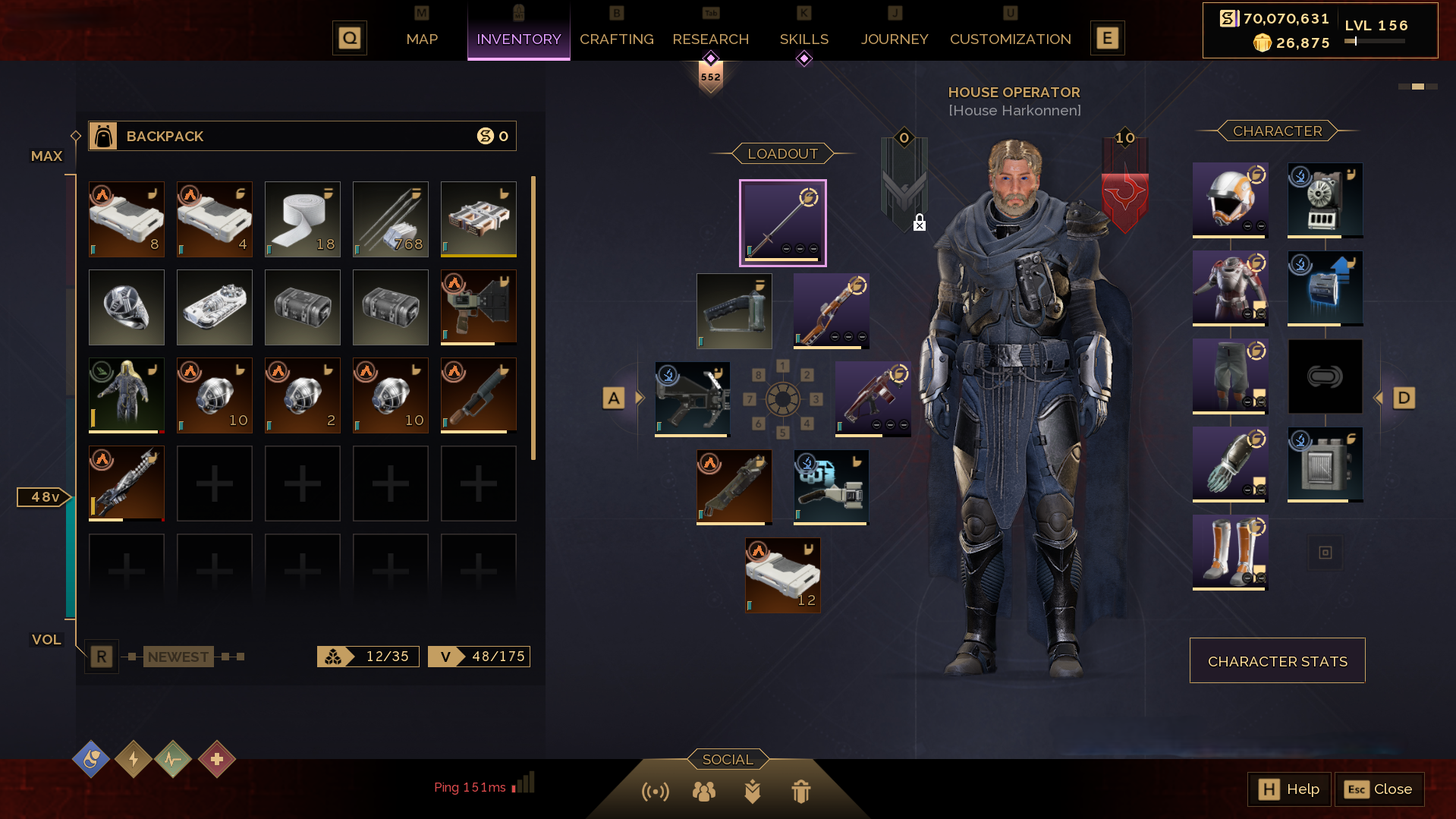Open the Research tab
This screenshot has width=1456, height=819.
(710, 39)
